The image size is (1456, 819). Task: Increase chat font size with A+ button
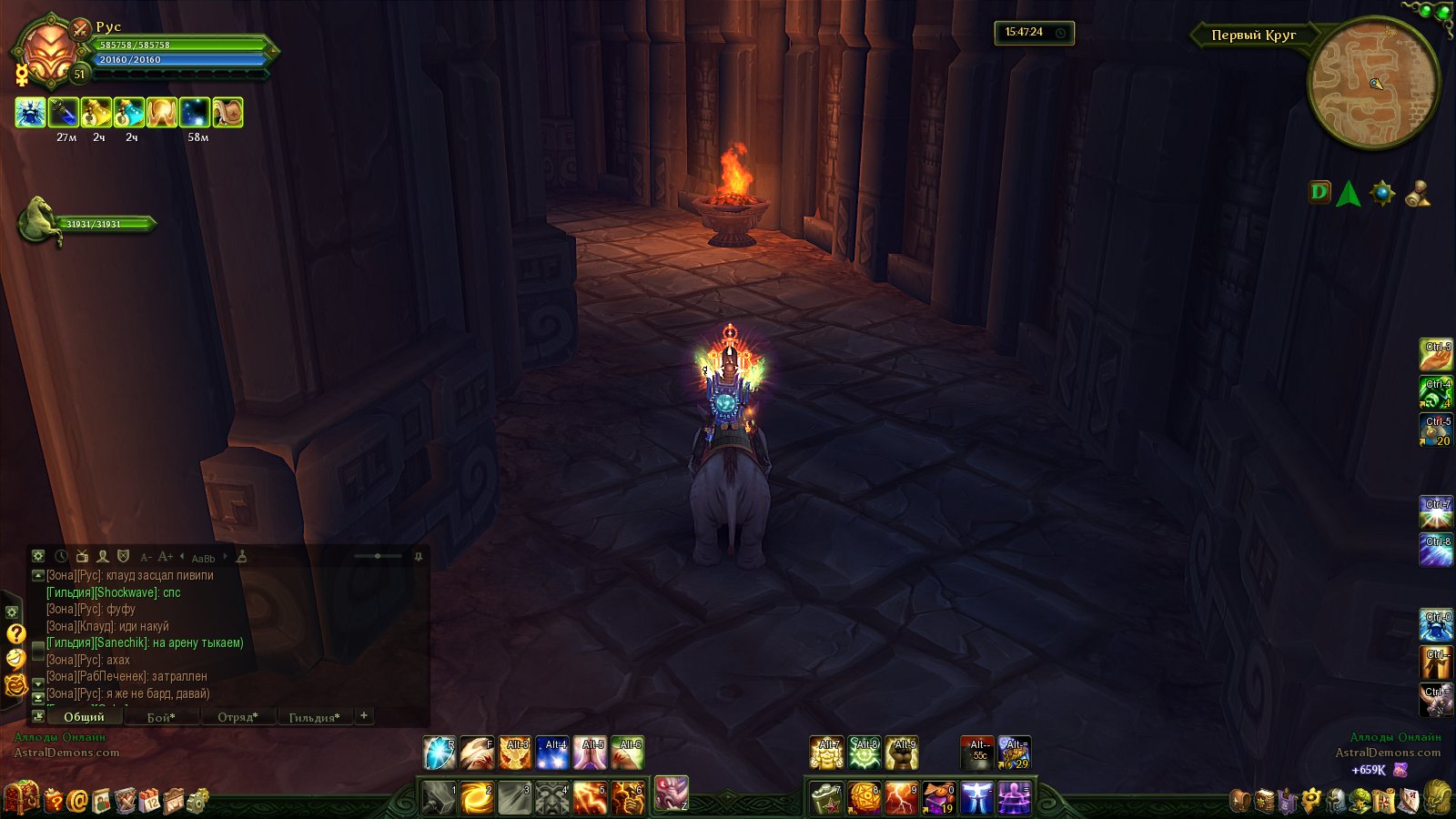click(165, 557)
